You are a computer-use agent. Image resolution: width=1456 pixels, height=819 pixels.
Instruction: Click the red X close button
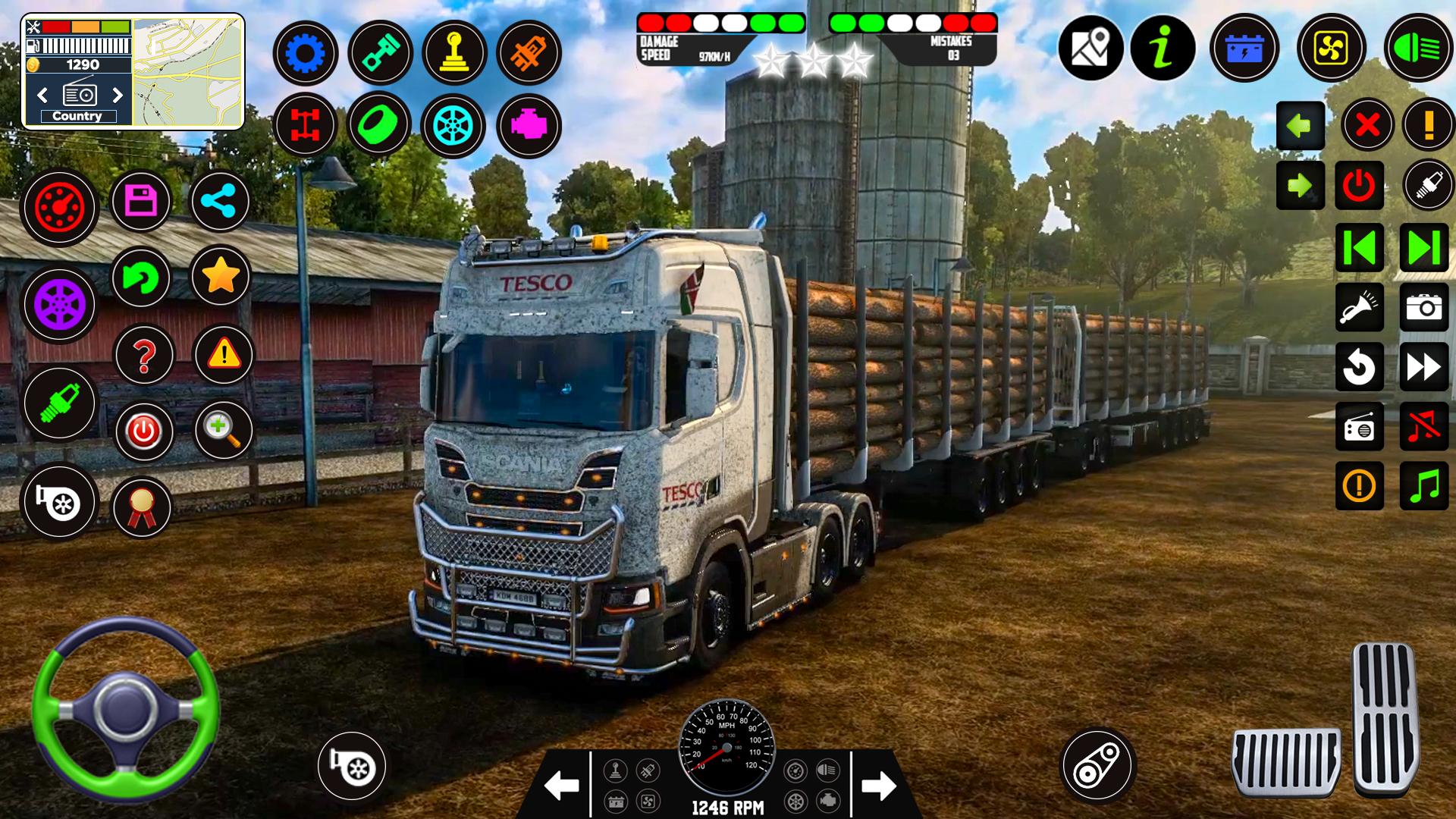pyautogui.click(x=1367, y=124)
